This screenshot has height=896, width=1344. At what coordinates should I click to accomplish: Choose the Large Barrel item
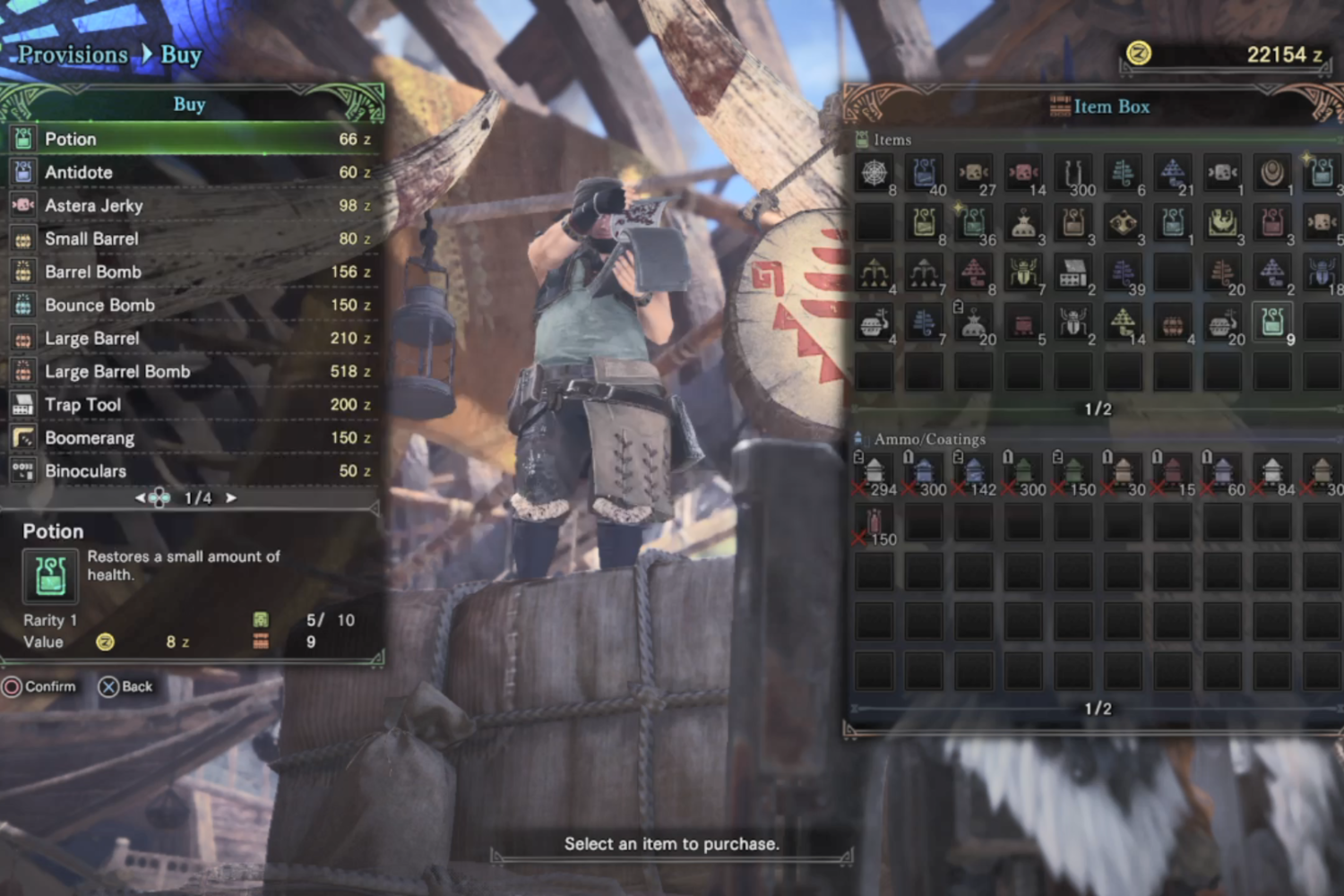193,338
